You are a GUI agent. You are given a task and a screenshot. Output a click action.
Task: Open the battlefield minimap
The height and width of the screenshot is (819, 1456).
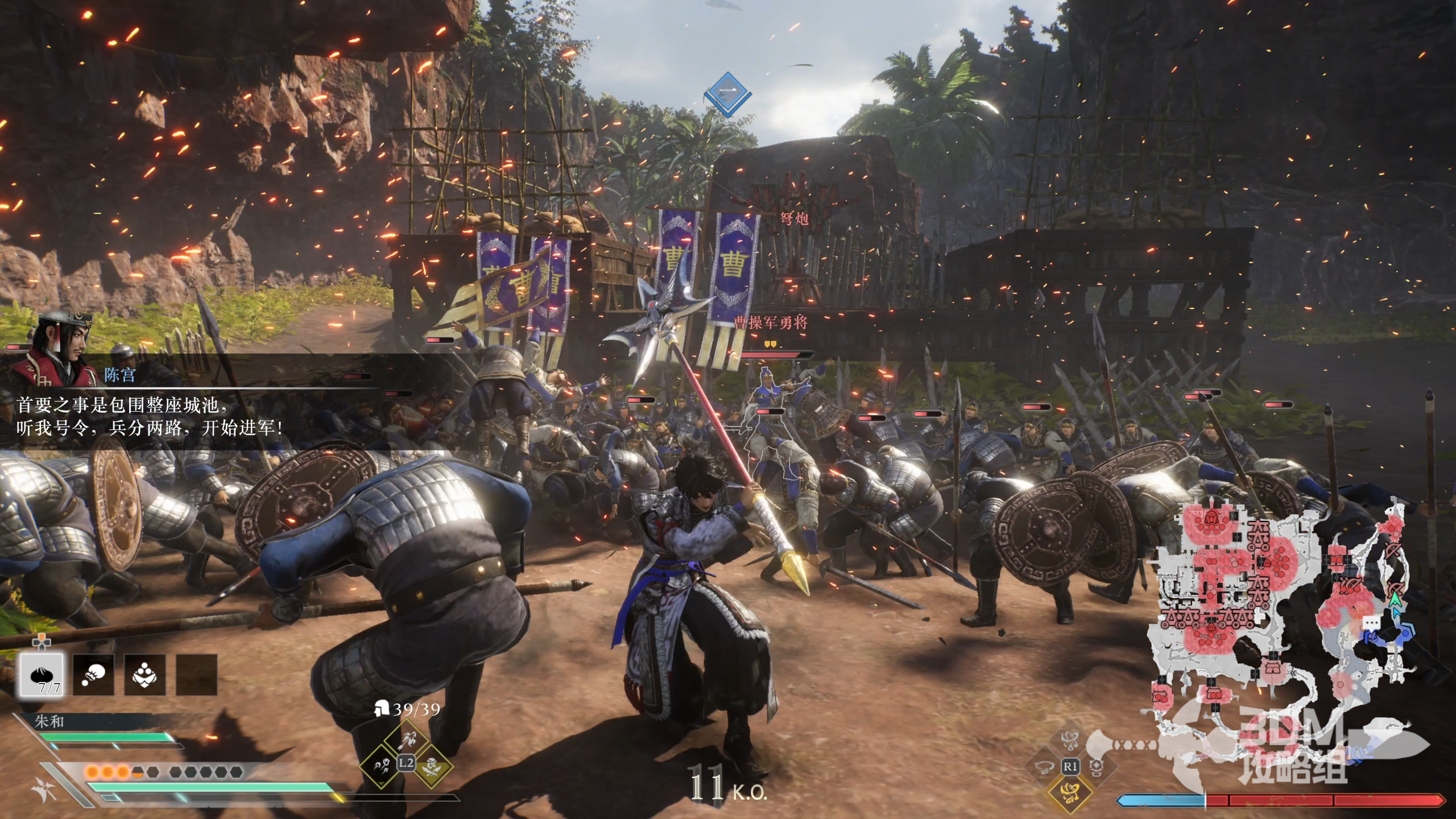1280,614
